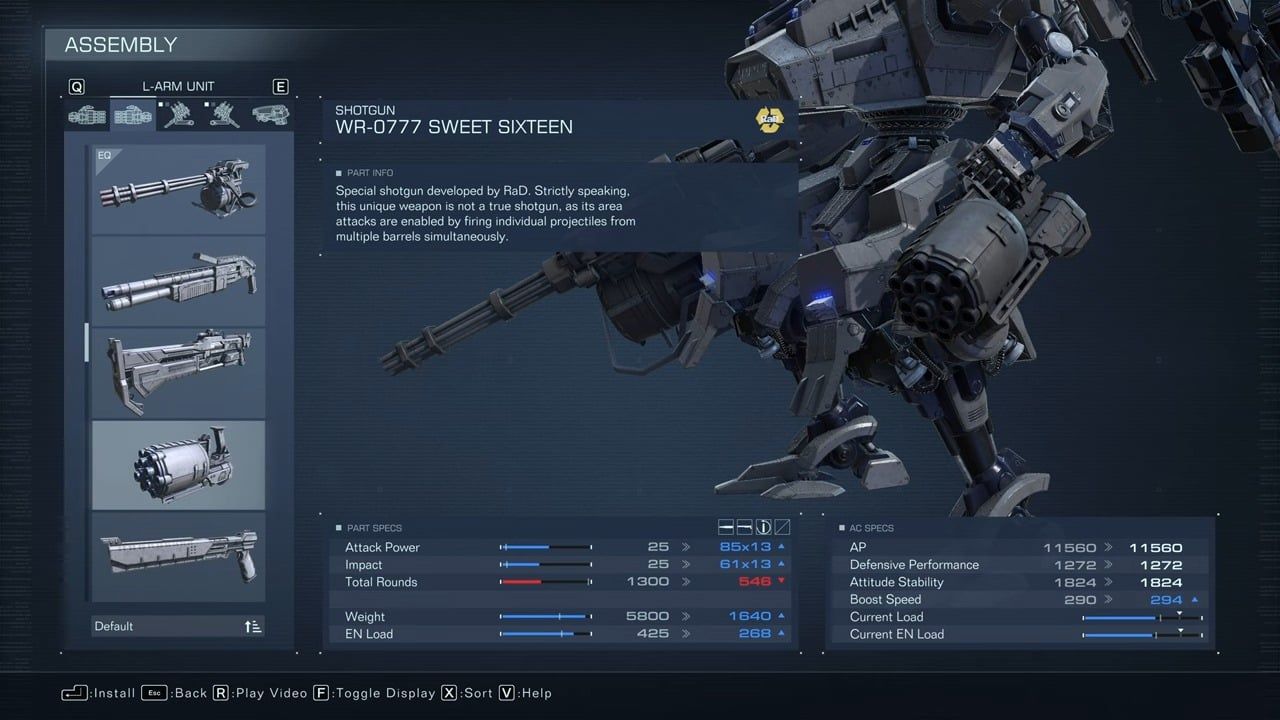This screenshot has height=720, width=1280.
Task: Switch to the fourth weapon category tab with new-item marker
Action: (x=224, y=114)
